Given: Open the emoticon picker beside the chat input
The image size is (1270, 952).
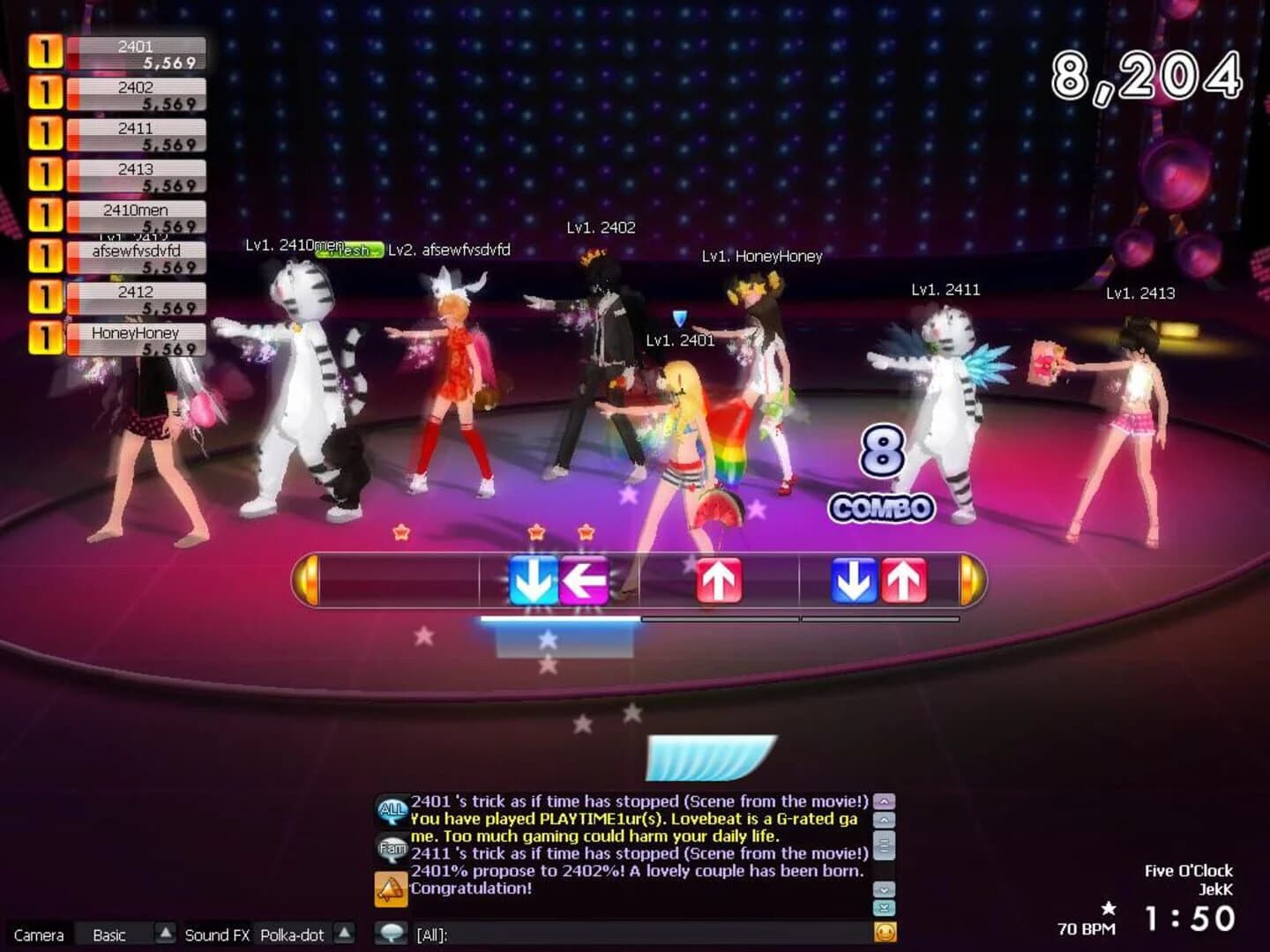Looking at the screenshot, I should point(883,931).
